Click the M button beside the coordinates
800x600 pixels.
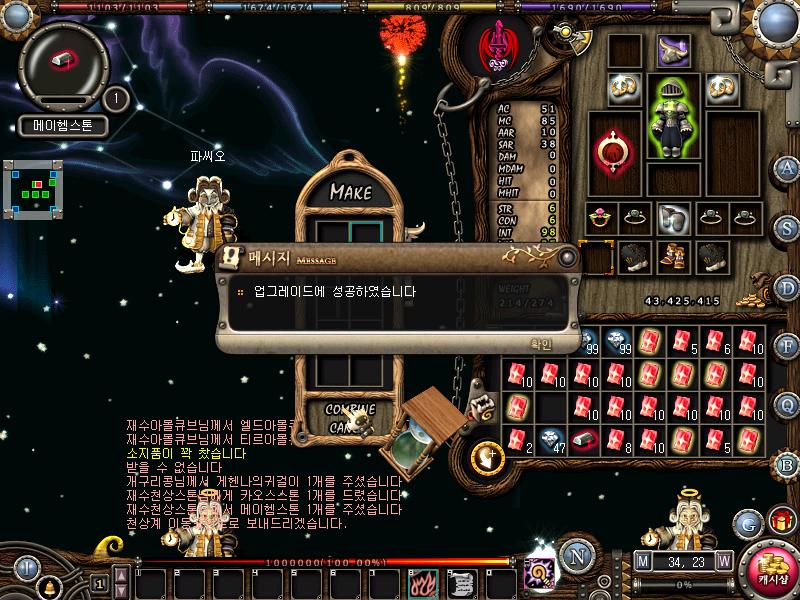(x=642, y=560)
